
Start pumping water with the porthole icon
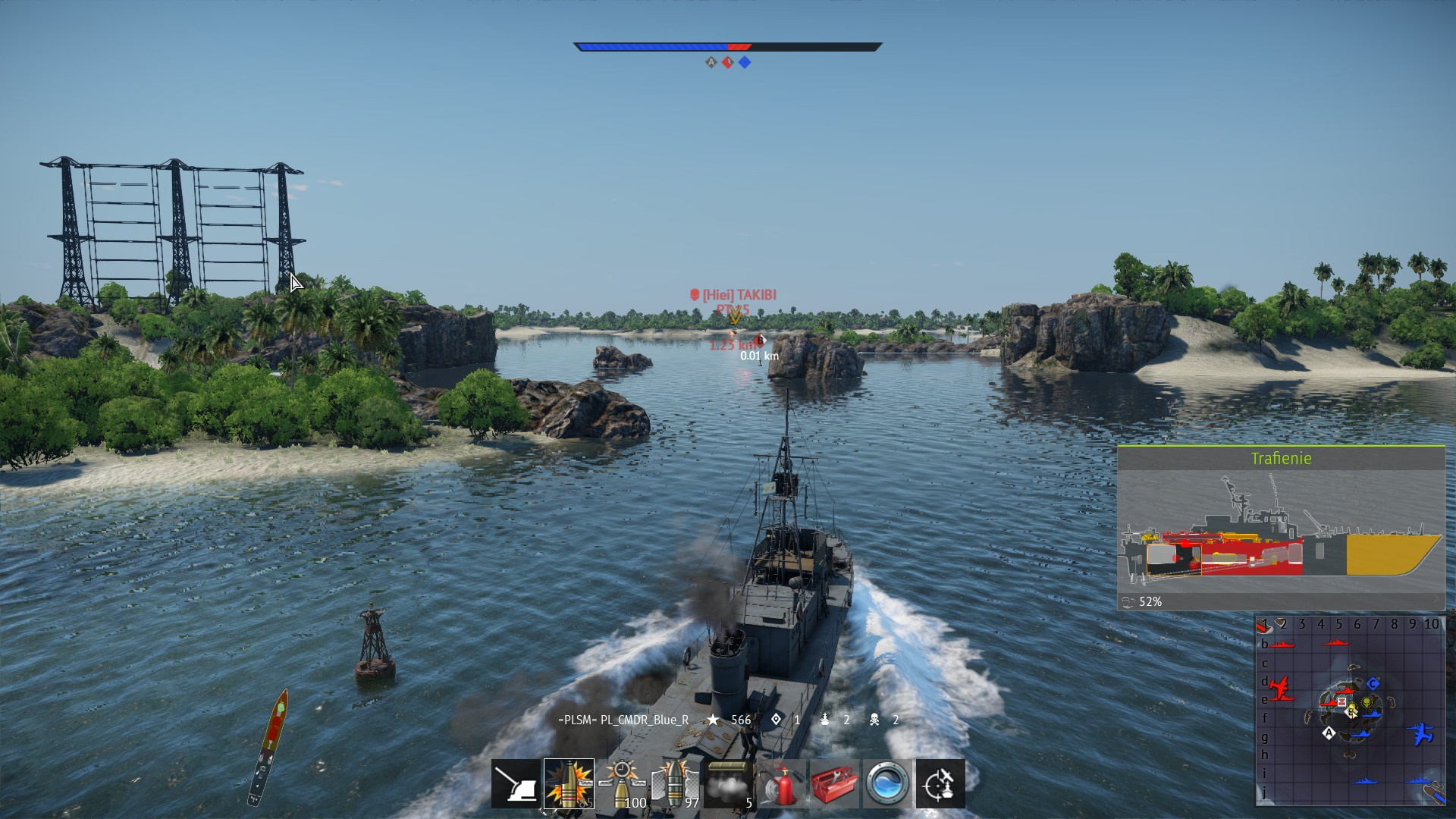(x=886, y=783)
